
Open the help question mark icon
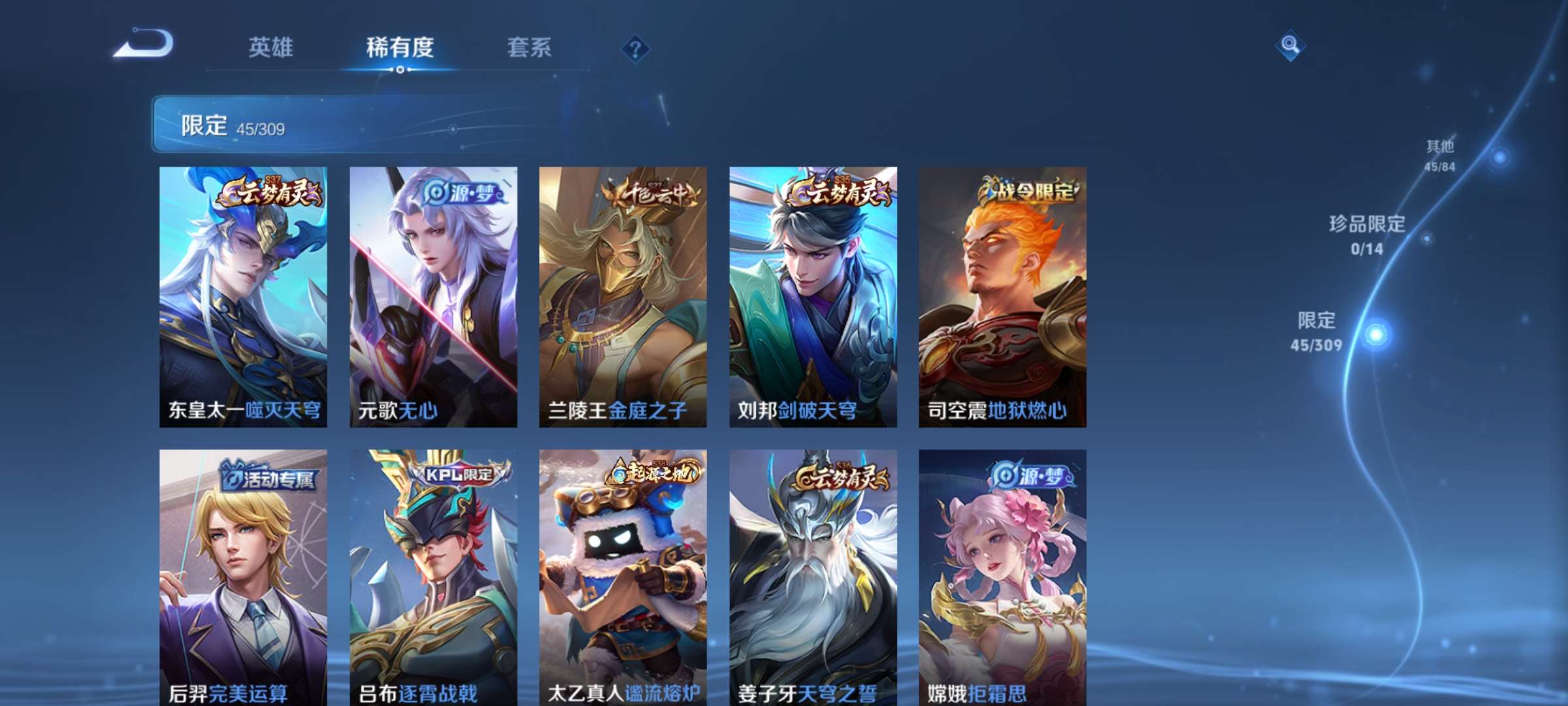(637, 48)
